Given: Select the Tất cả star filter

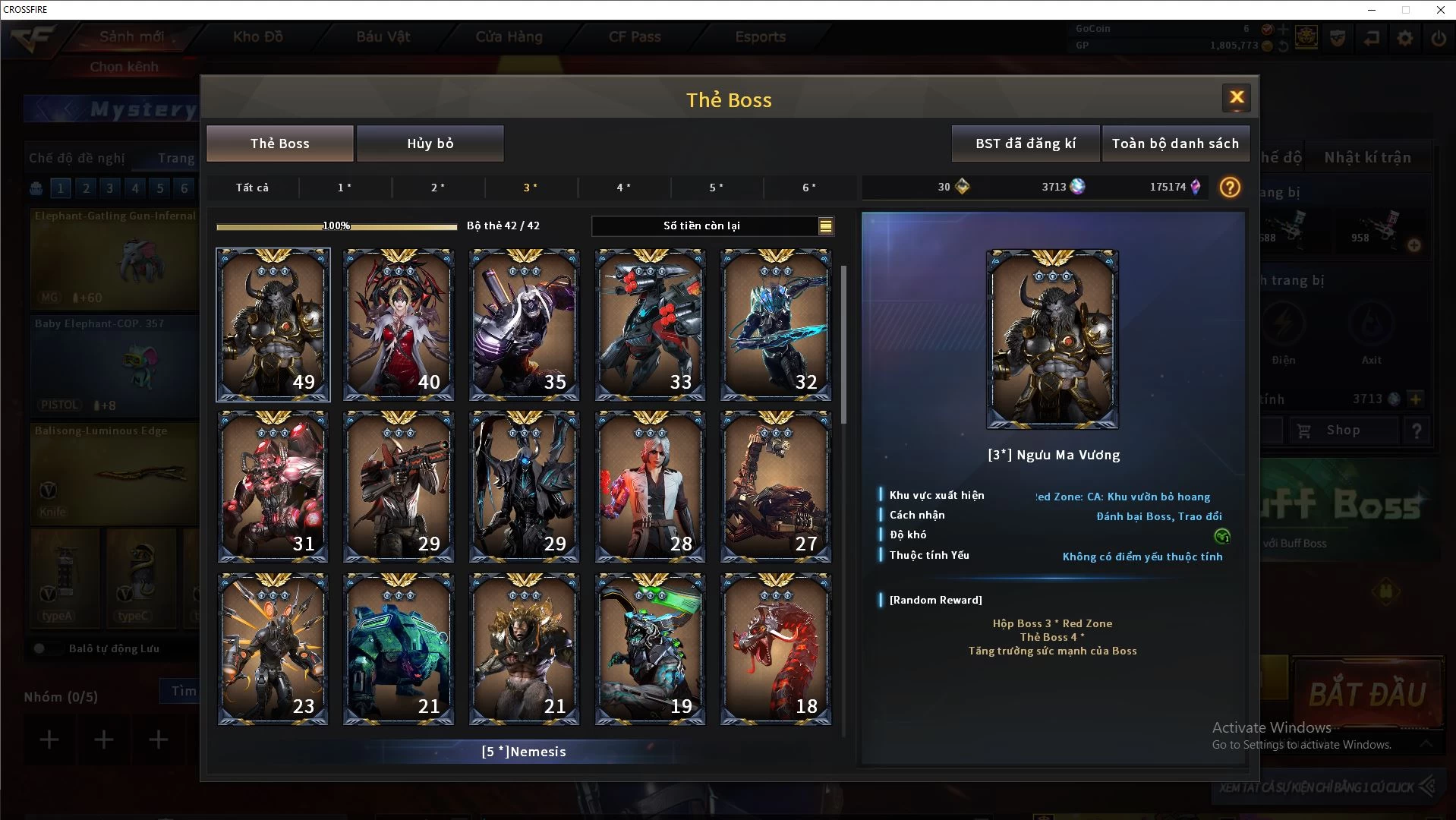Looking at the screenshot, I should click(x=252, y=188).
